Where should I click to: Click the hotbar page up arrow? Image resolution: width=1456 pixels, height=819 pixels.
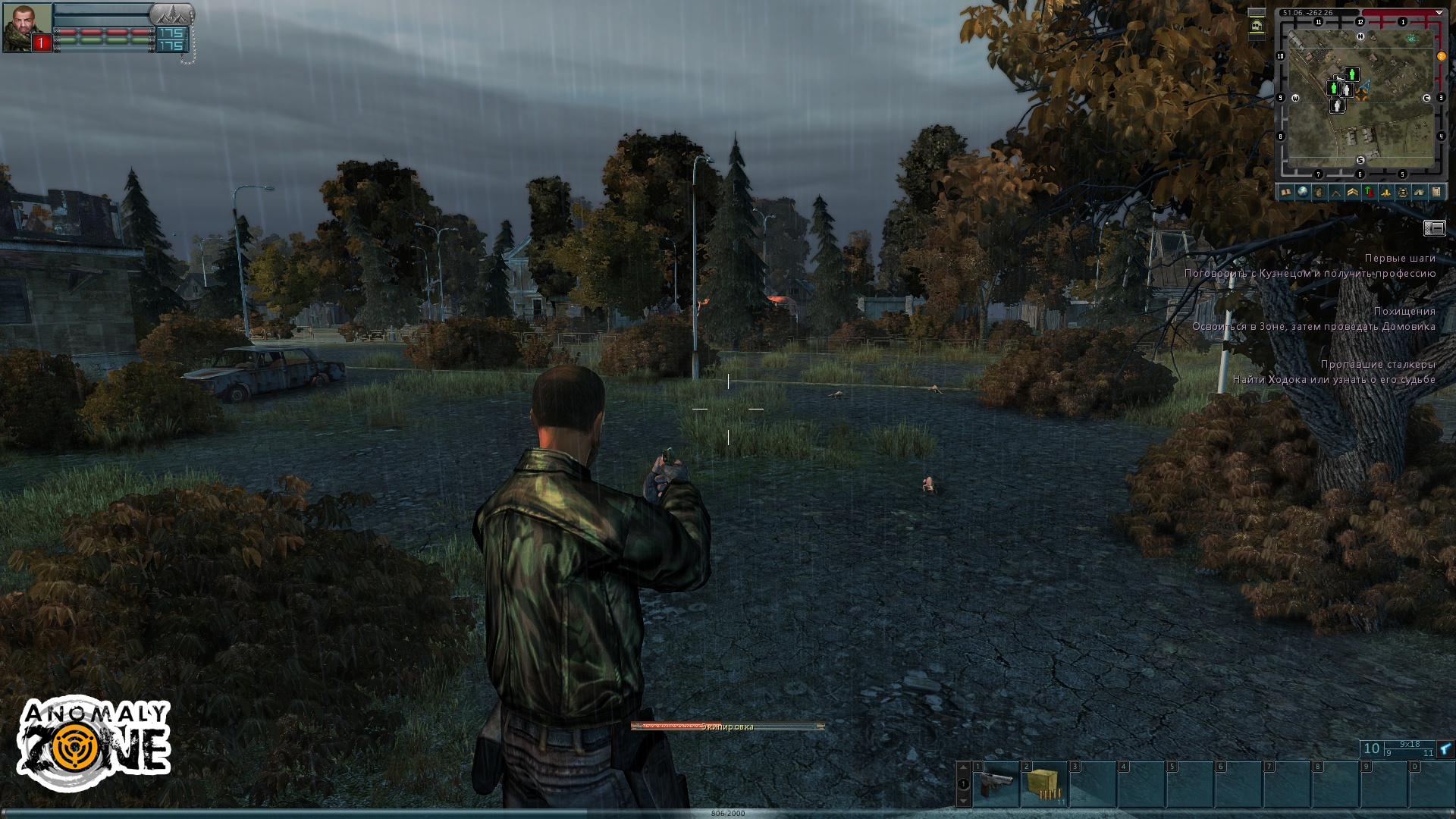963,767
